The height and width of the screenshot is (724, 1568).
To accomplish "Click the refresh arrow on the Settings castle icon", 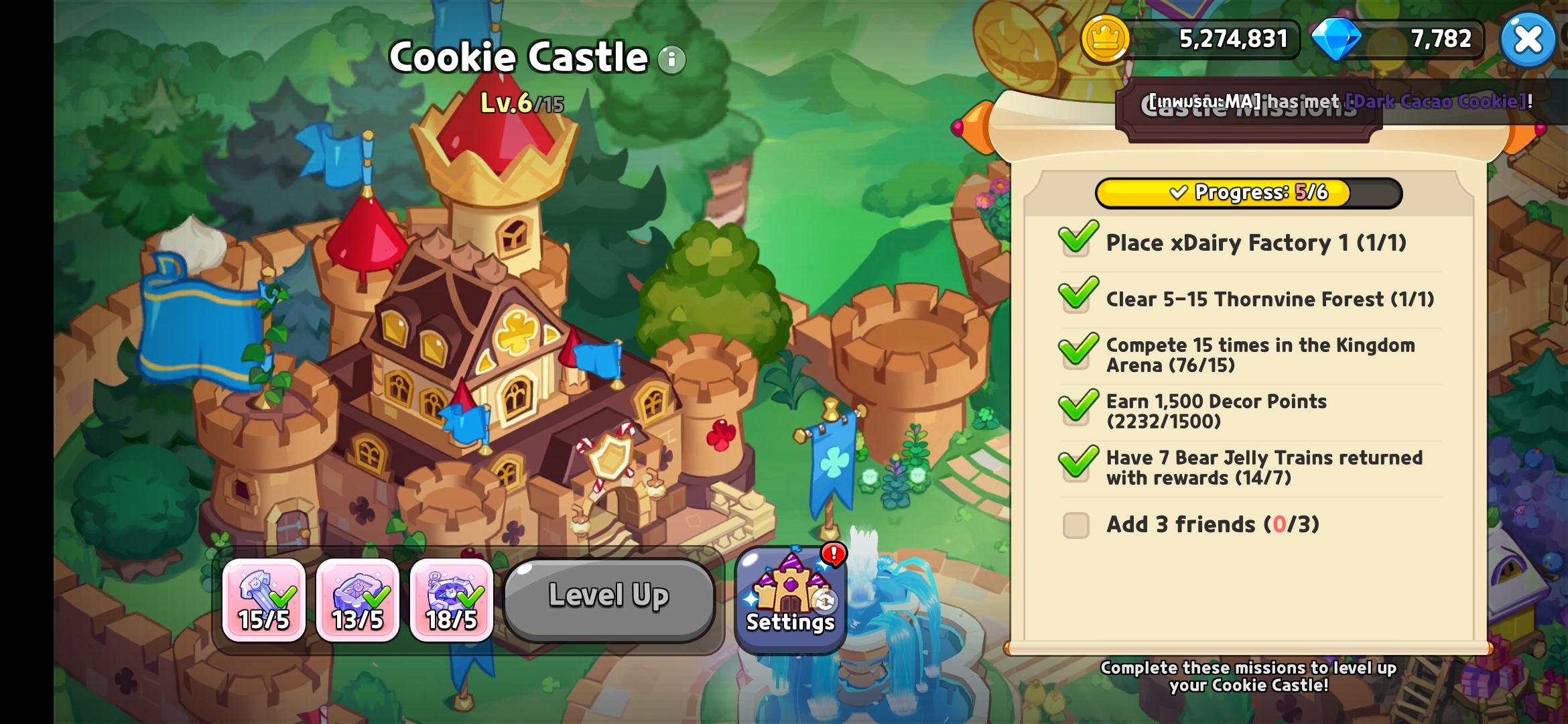I will point(824,601).
